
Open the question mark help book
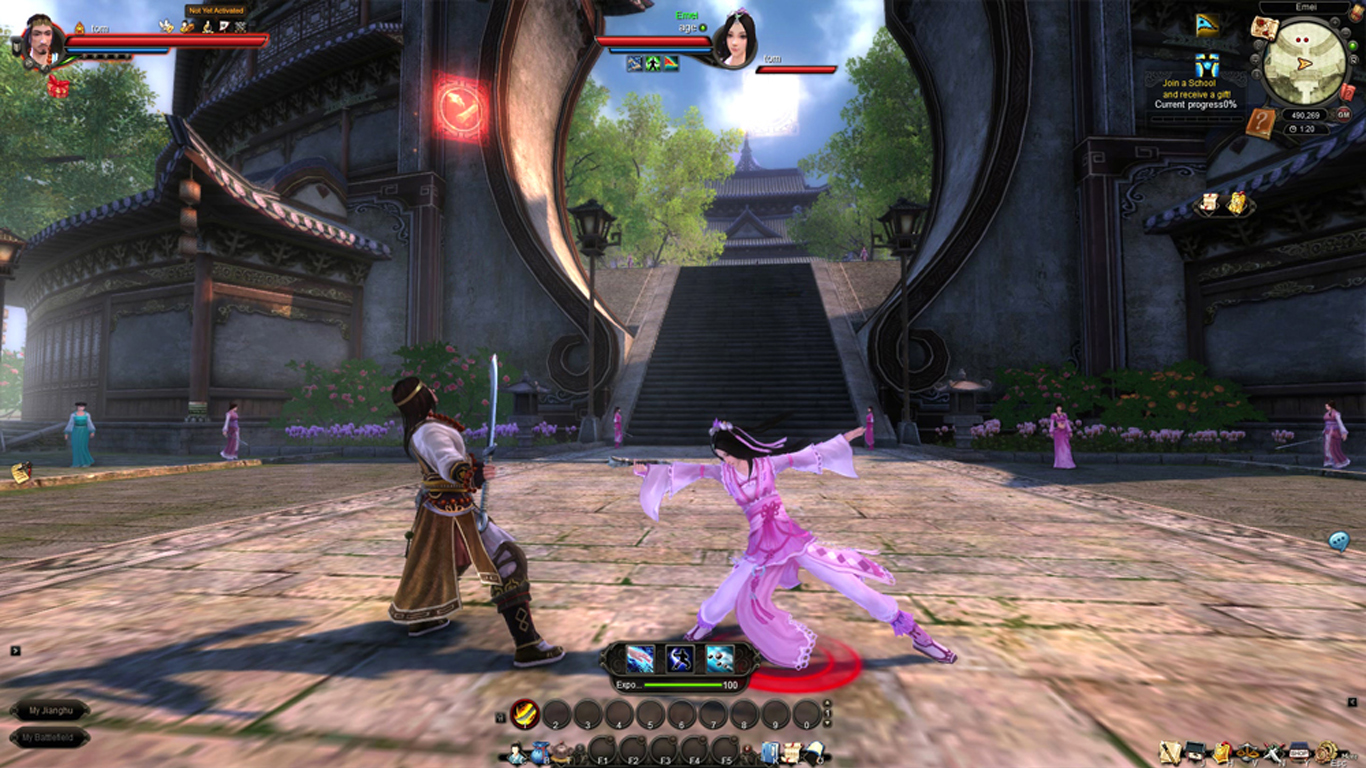pos(1261,123)
